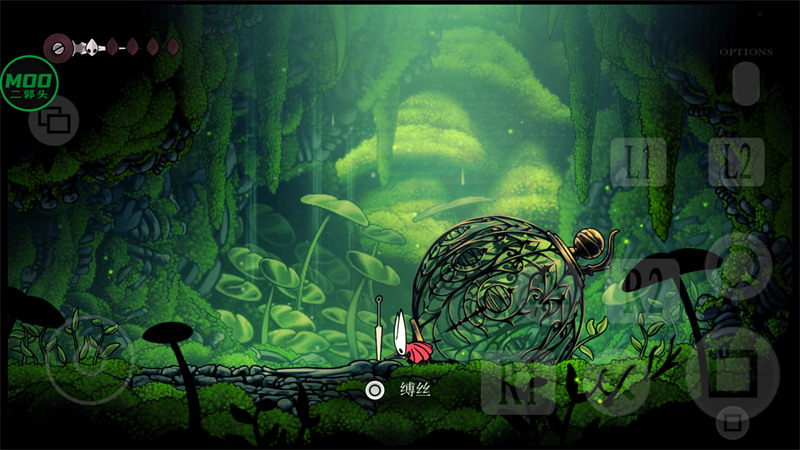This screenshot has height=450, width=800.
Task: Tap the small square button at bottom right
Action: click(x=733, y=422)
